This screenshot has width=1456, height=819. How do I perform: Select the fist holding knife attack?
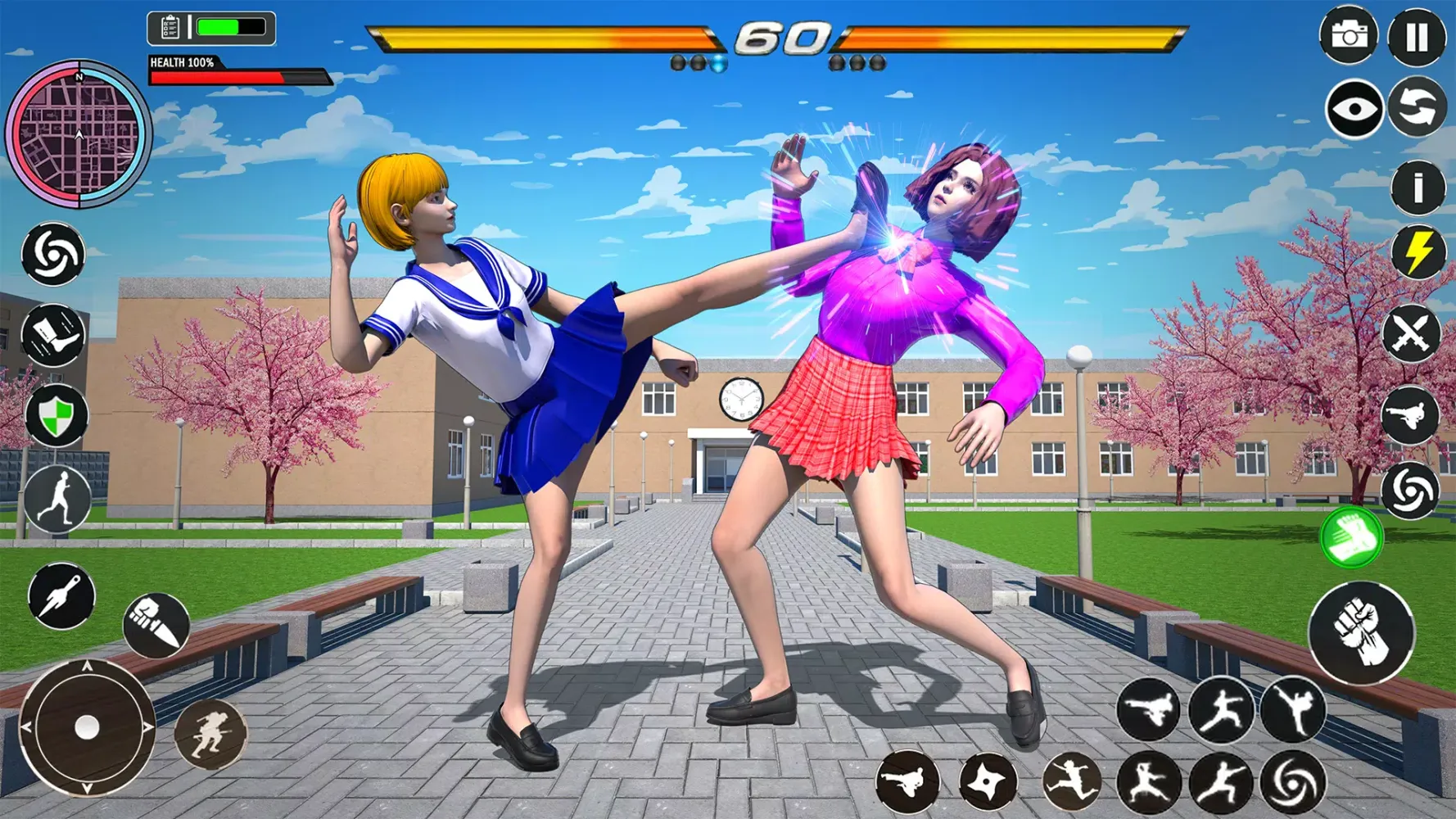pyautogui.click(x=156, y=626)
